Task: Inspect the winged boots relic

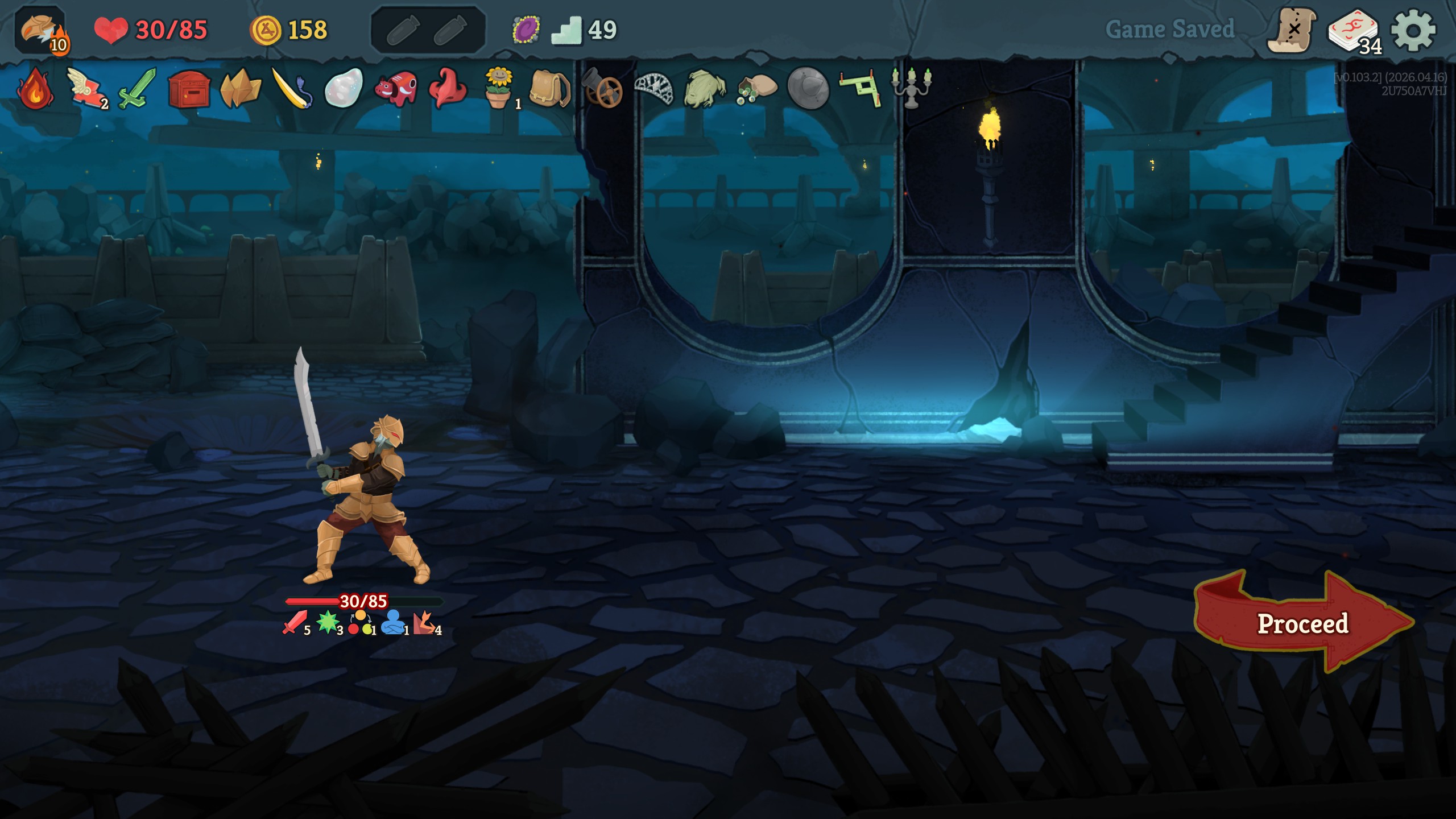Action: pyautogui.click(x=85, y=89)
